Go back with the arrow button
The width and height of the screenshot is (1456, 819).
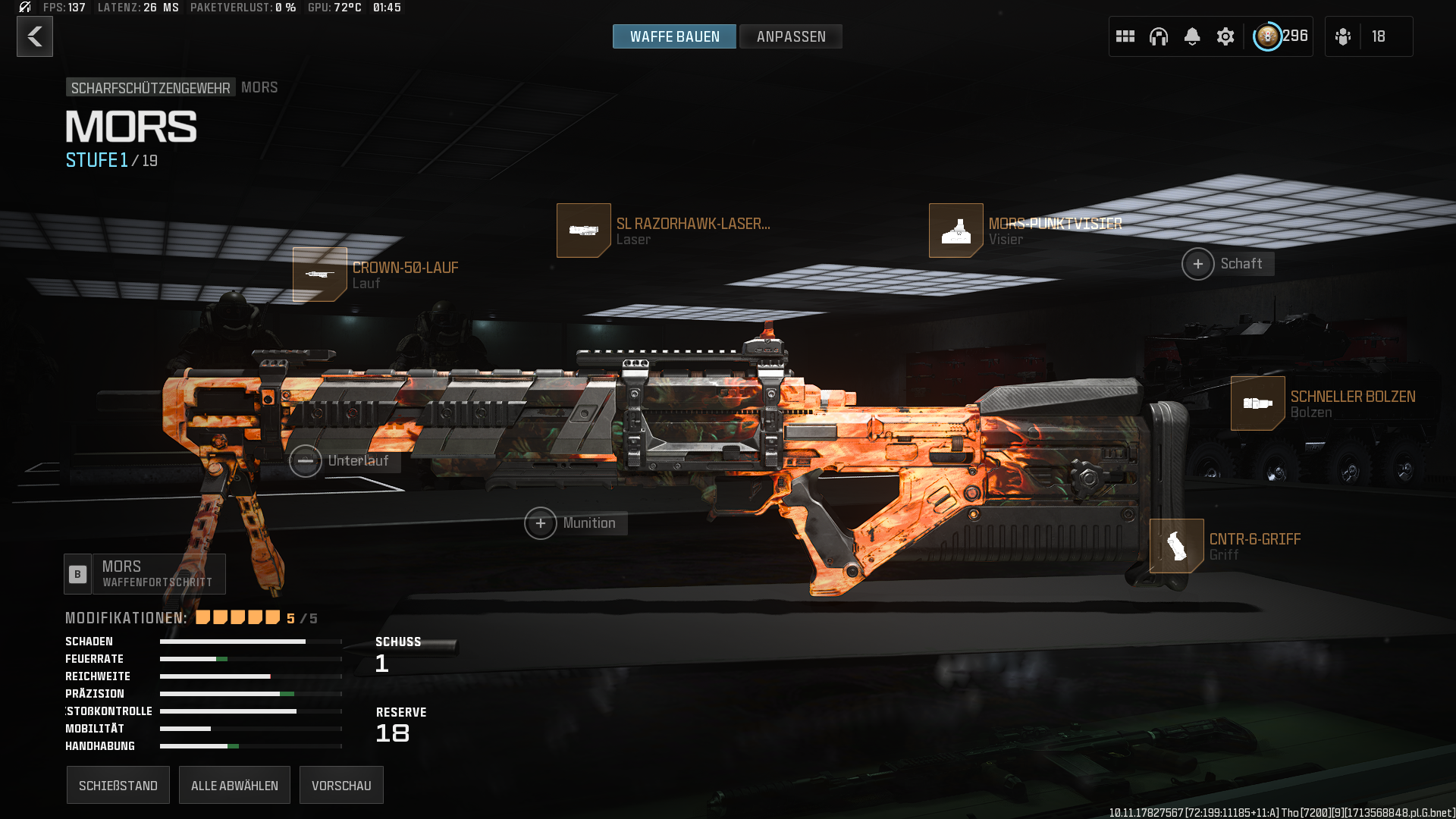tap(35, 36)
